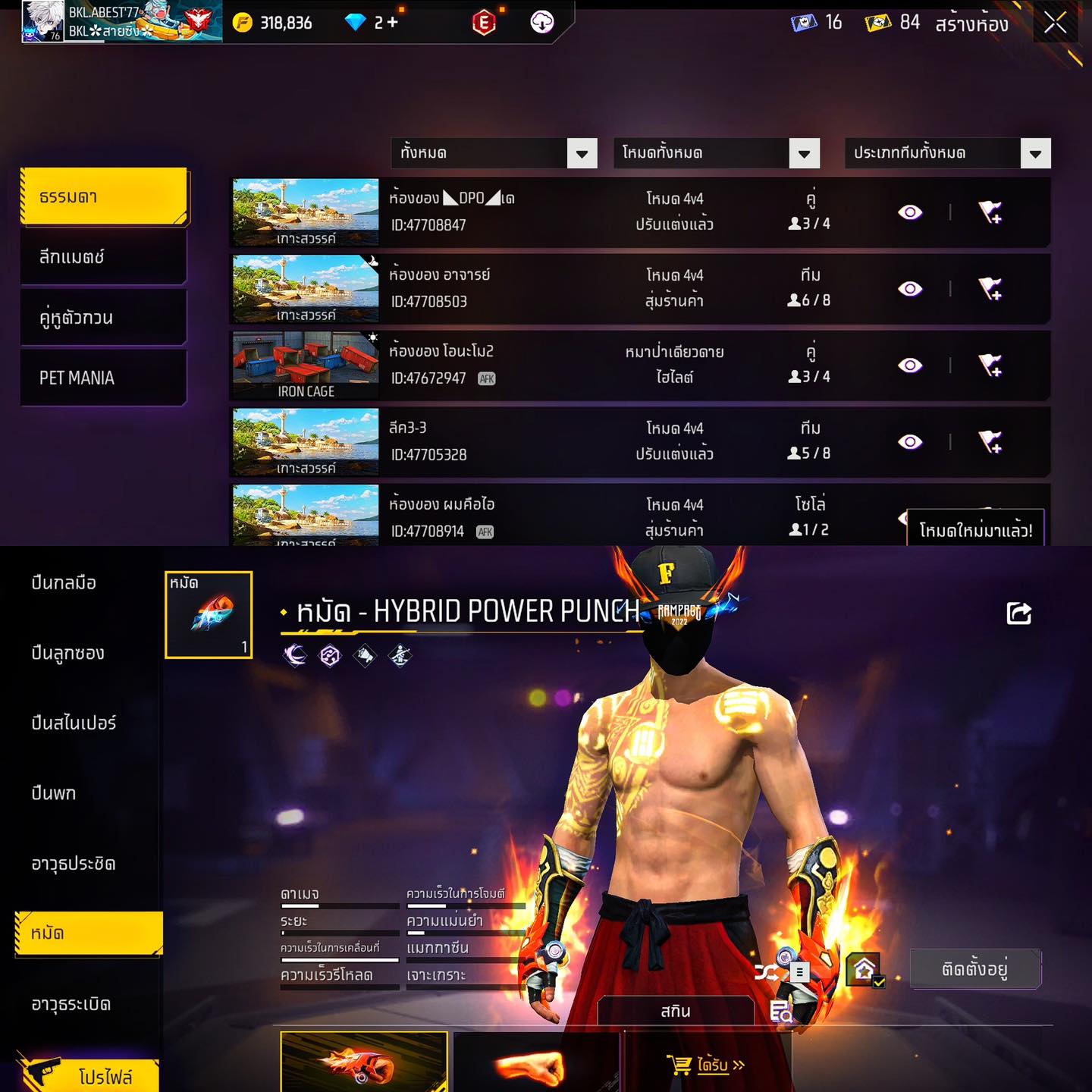Select the Hybrid Power Punch fist slot
1092x1092 pixels.
[209, 614]
